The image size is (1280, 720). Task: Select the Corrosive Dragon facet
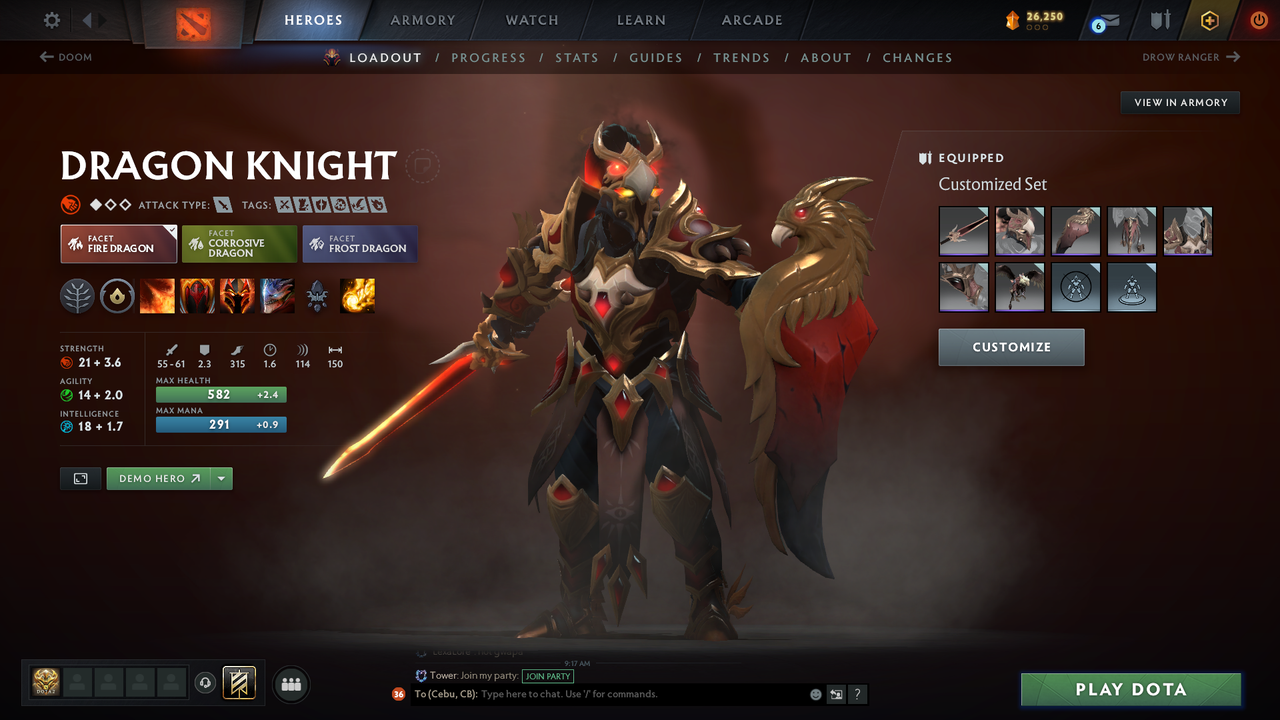click(x=238, y=243)
